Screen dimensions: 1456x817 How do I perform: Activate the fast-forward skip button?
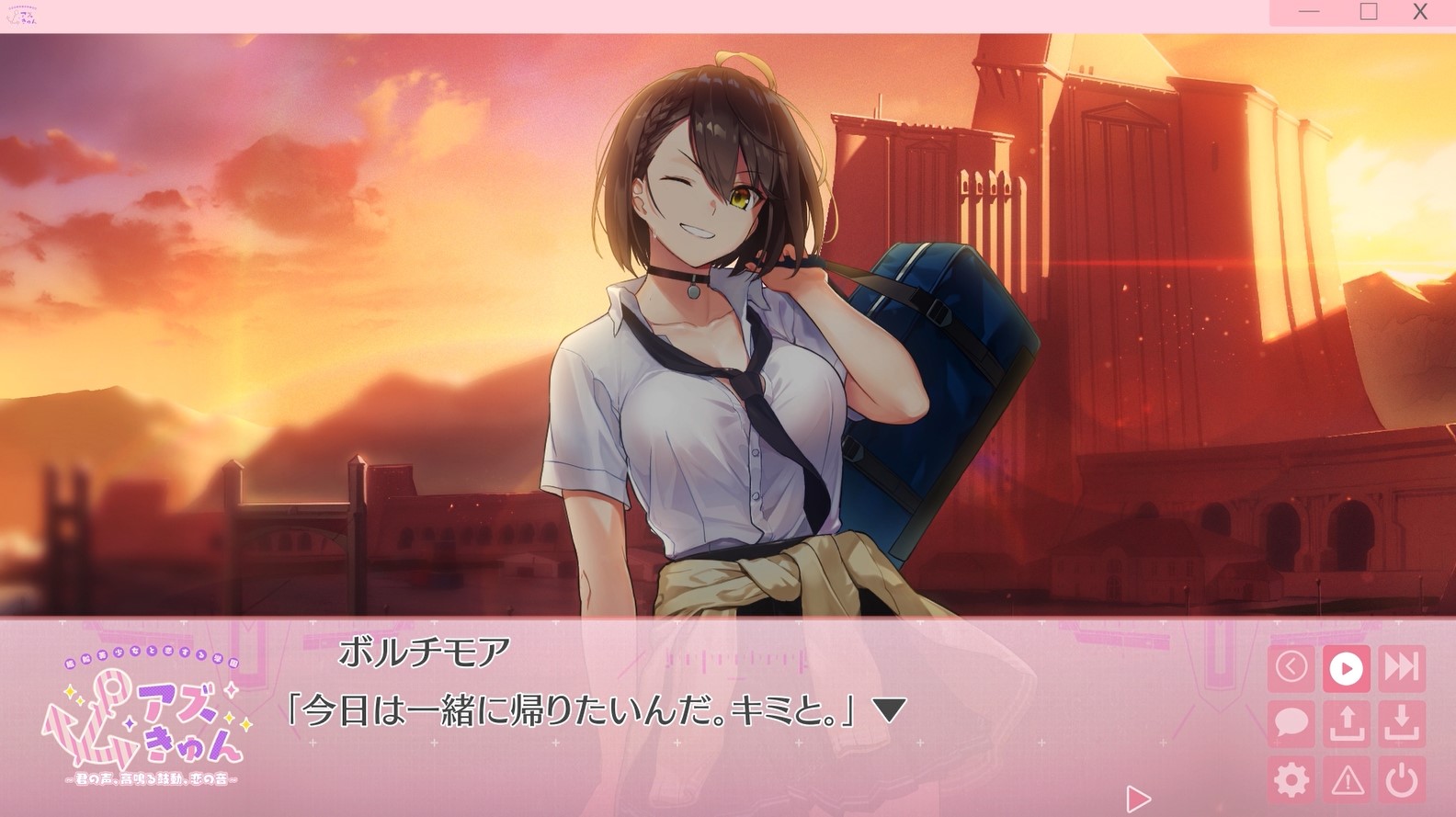click(x=1402, y=667)
